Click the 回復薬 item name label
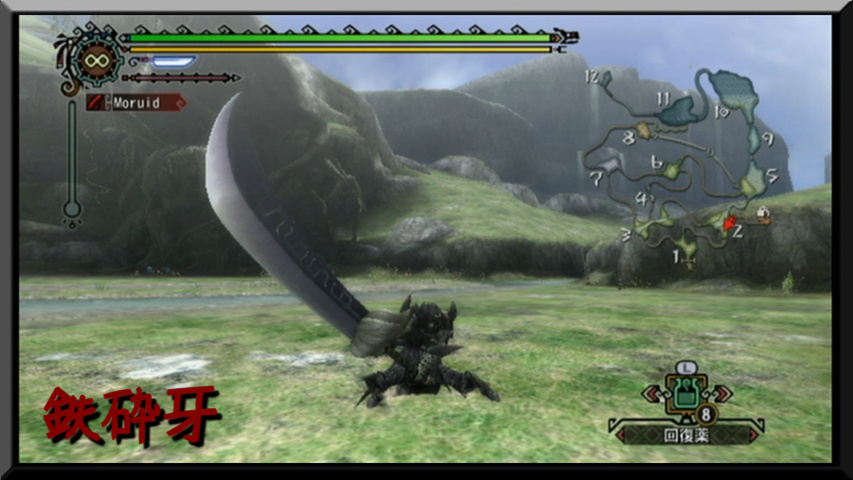This screenshot has height=480, width=853. (x=684, y=435)
